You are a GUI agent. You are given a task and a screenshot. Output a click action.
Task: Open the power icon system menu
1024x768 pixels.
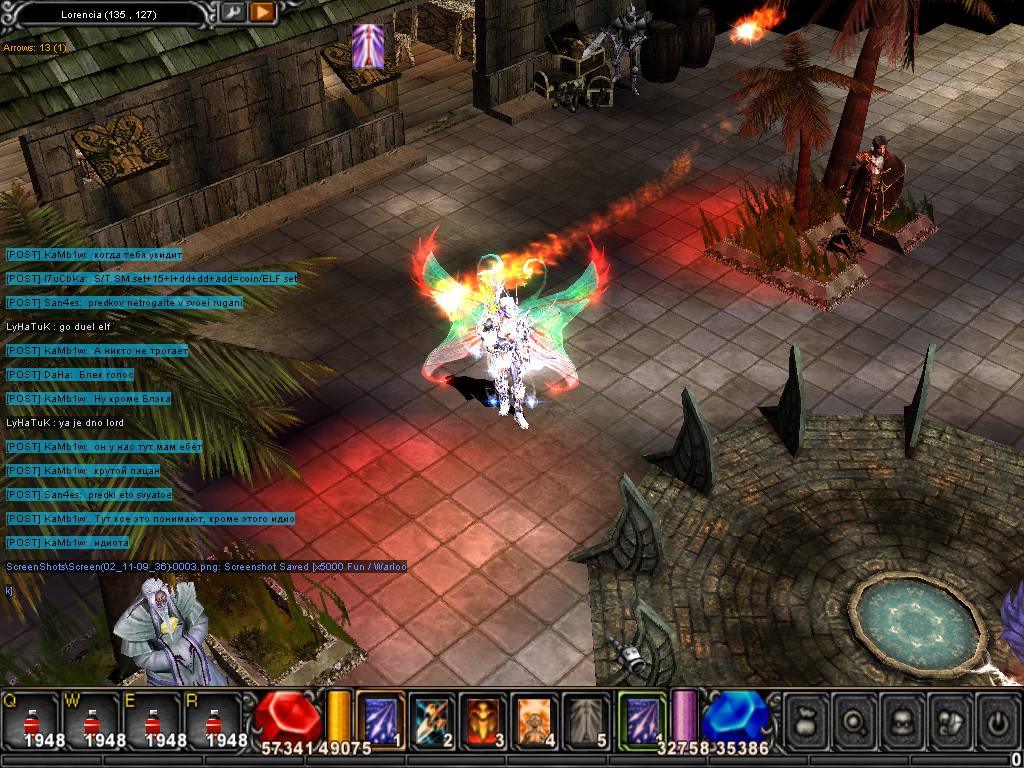pos(997,720)
